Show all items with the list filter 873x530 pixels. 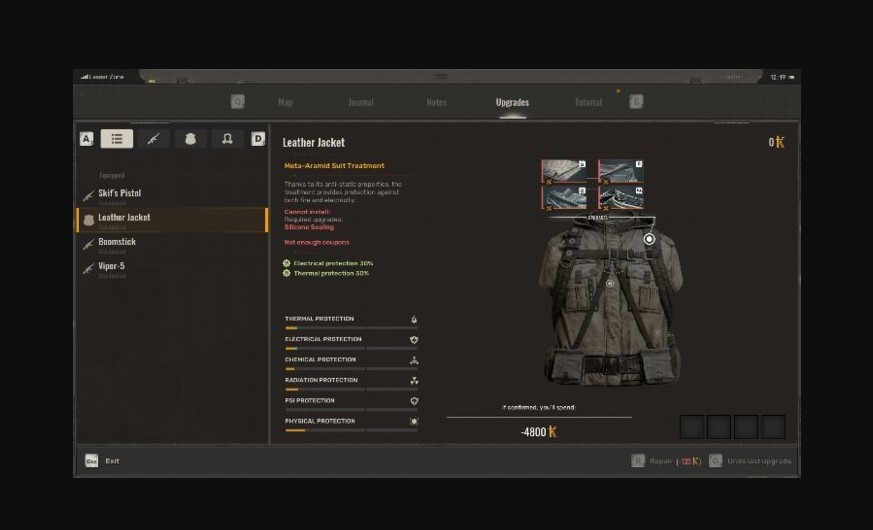pyautogui.click(x=117, y=139)
